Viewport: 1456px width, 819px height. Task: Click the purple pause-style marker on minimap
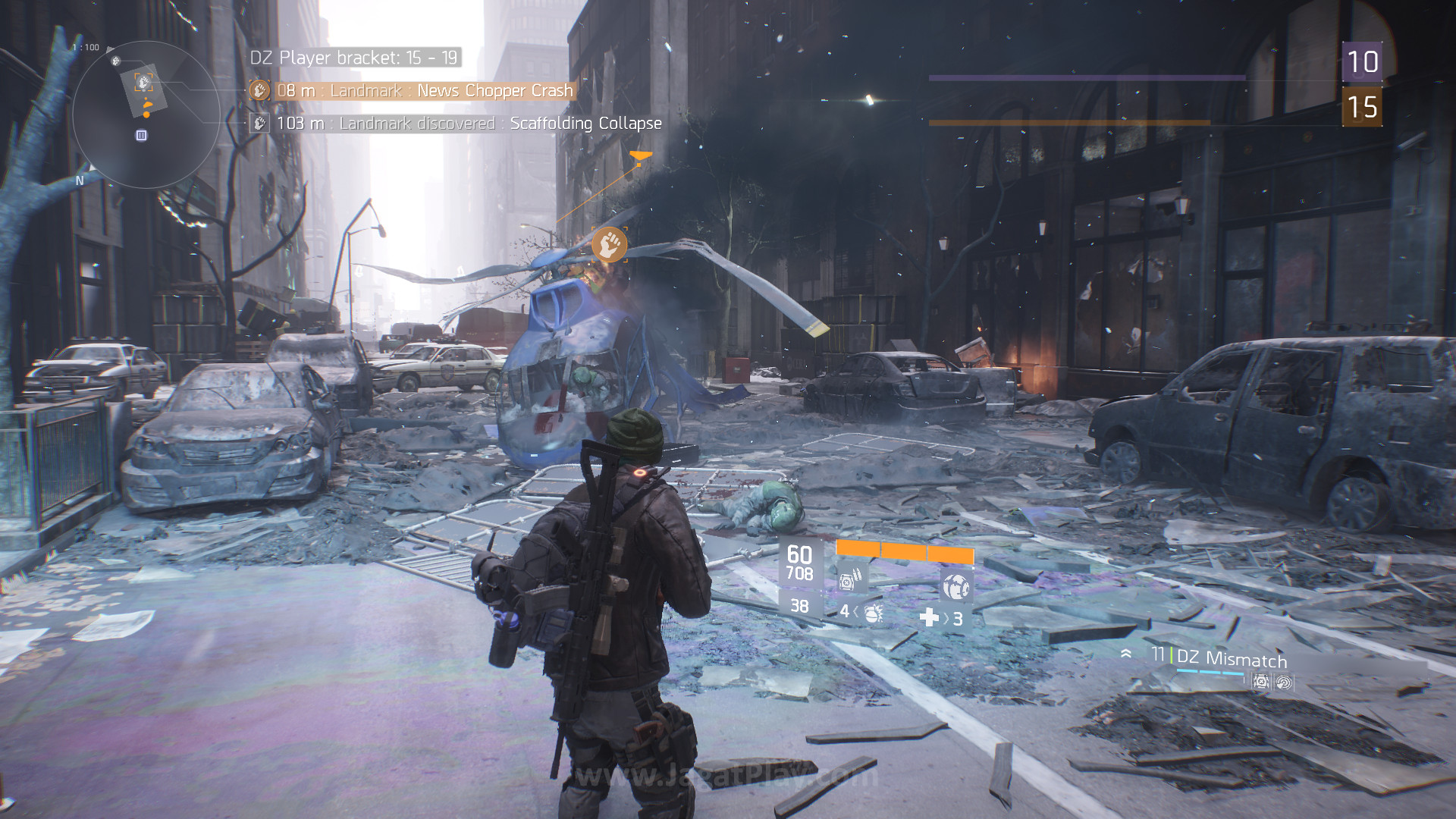(141, 135)
